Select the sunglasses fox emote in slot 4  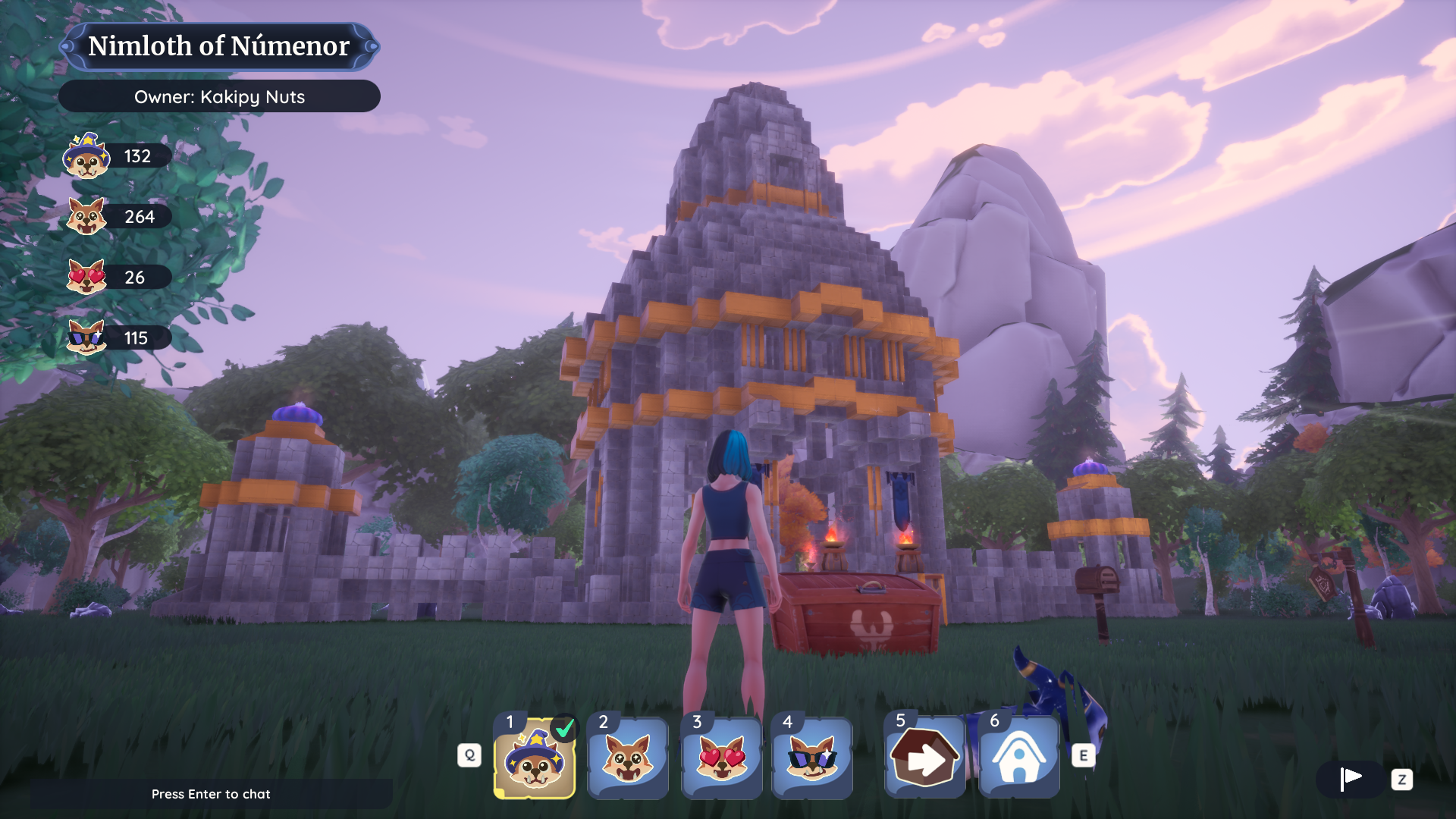click(812, 758)
